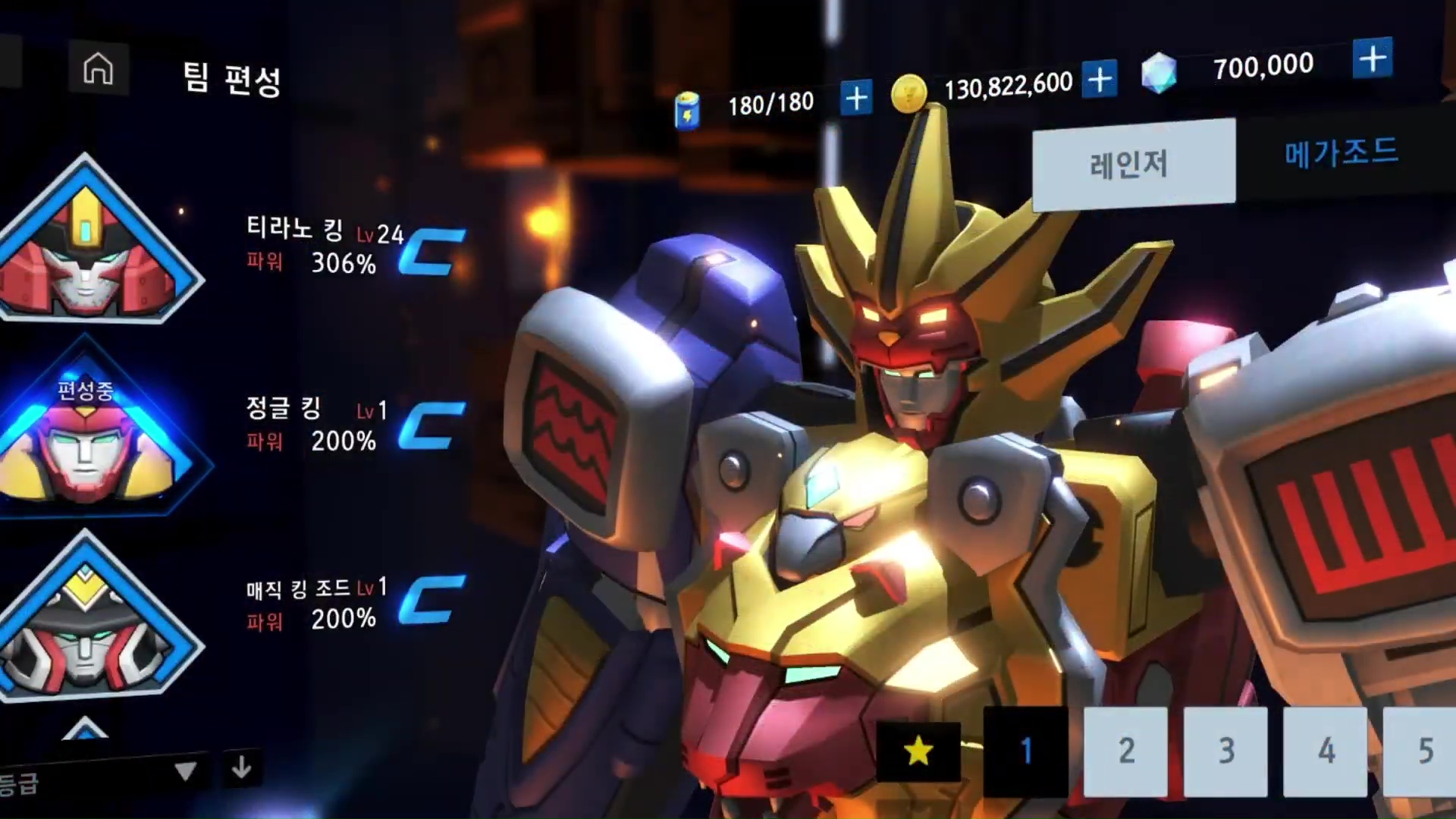Open the star favorites team slot
The image size is (1456, 819).
(918, 751)
